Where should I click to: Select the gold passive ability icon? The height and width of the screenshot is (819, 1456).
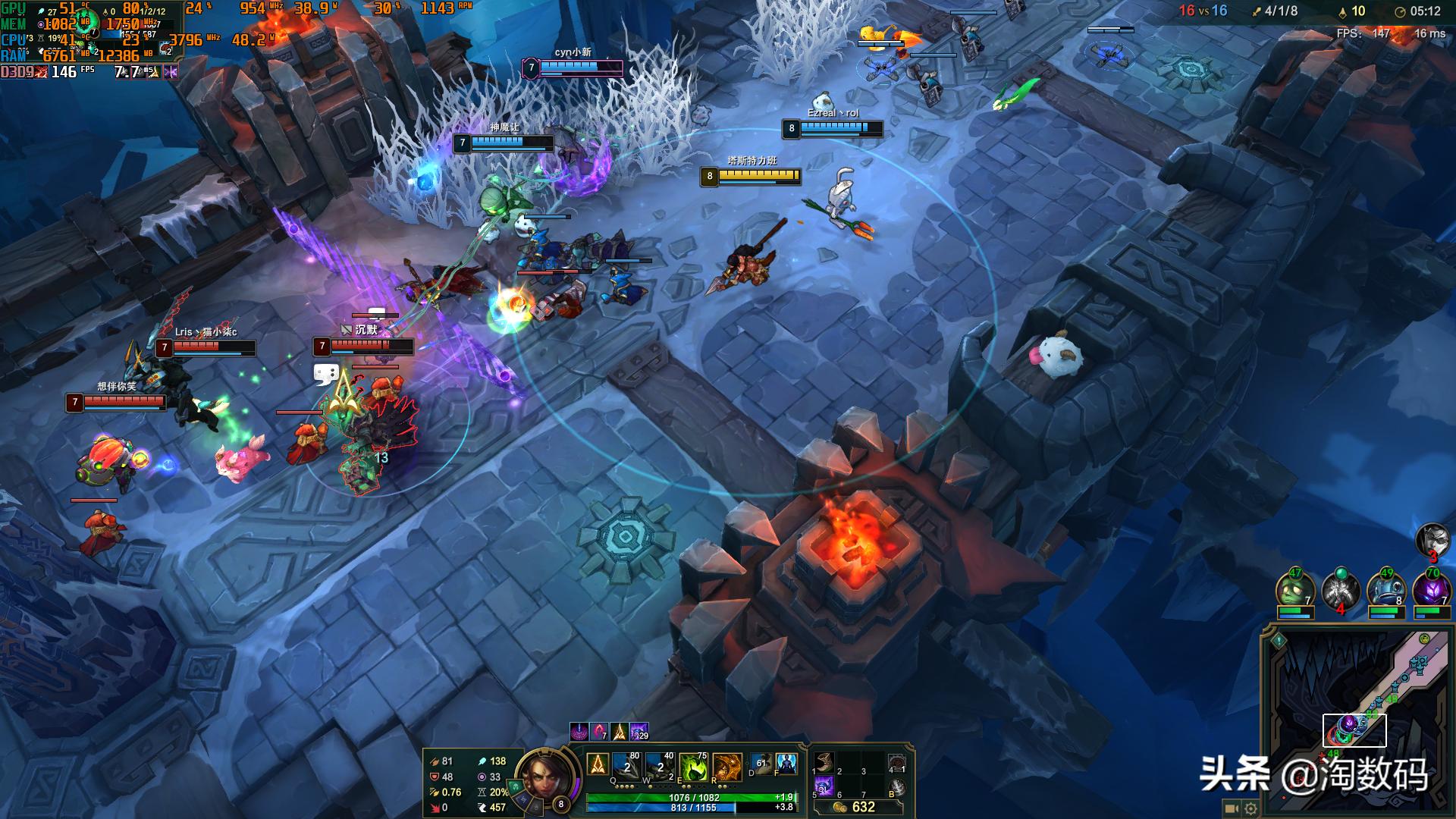(x=598, y=764)
